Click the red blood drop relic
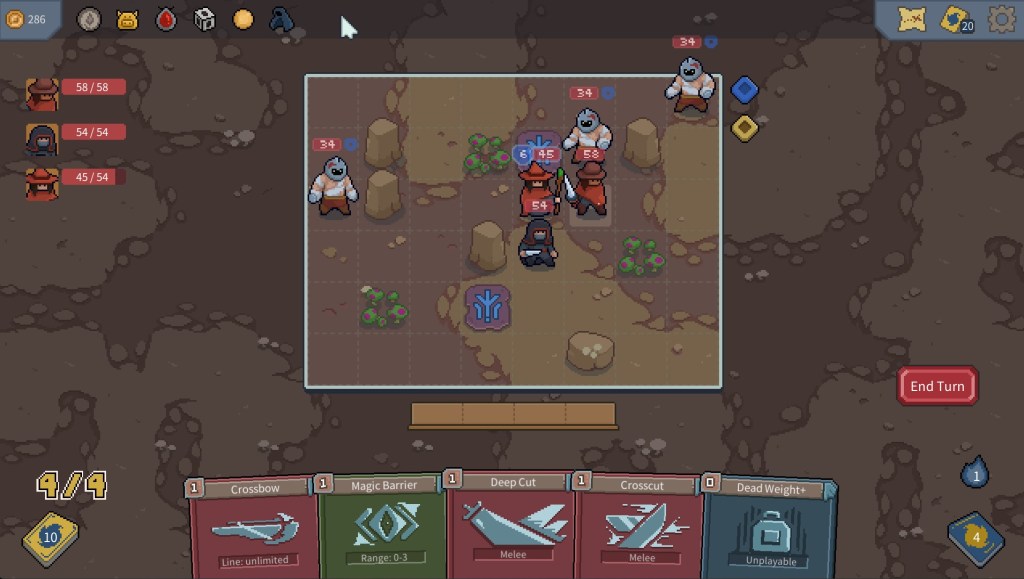This screenshot has width=1024, height=579. click(x=166, y=19)
